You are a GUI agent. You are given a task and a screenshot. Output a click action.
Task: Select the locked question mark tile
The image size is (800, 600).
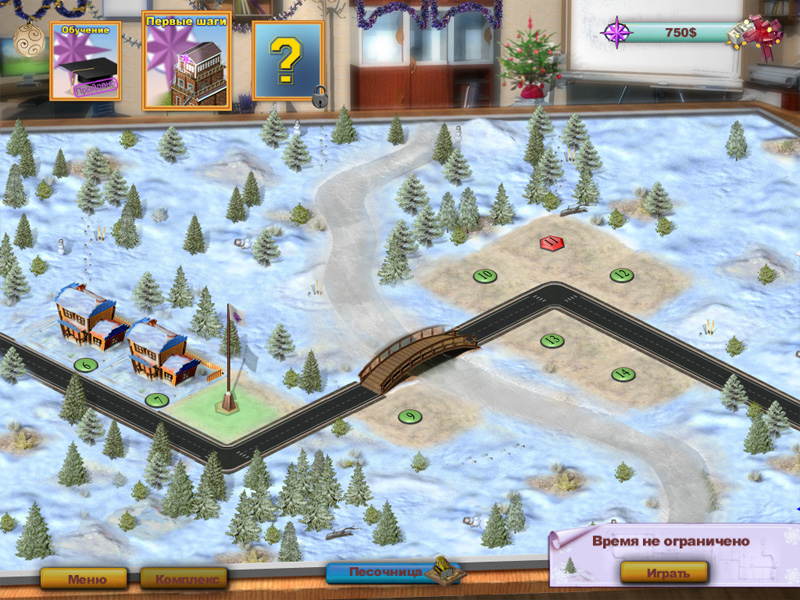click(287, 60)
